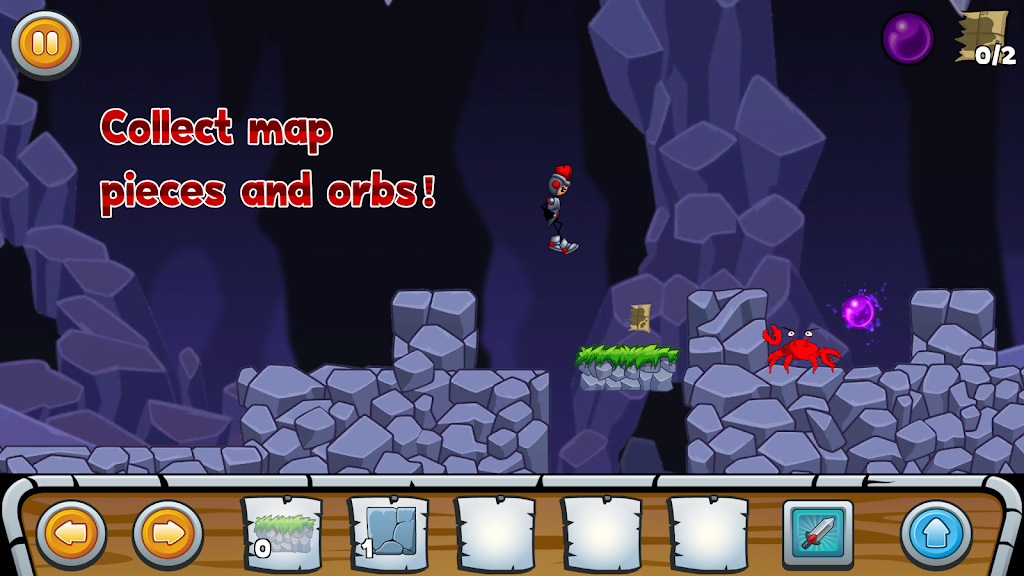This screenshot has width=1024, height=576.
Task: Tap the right arrow move button
Action: [x=168, y=534]
